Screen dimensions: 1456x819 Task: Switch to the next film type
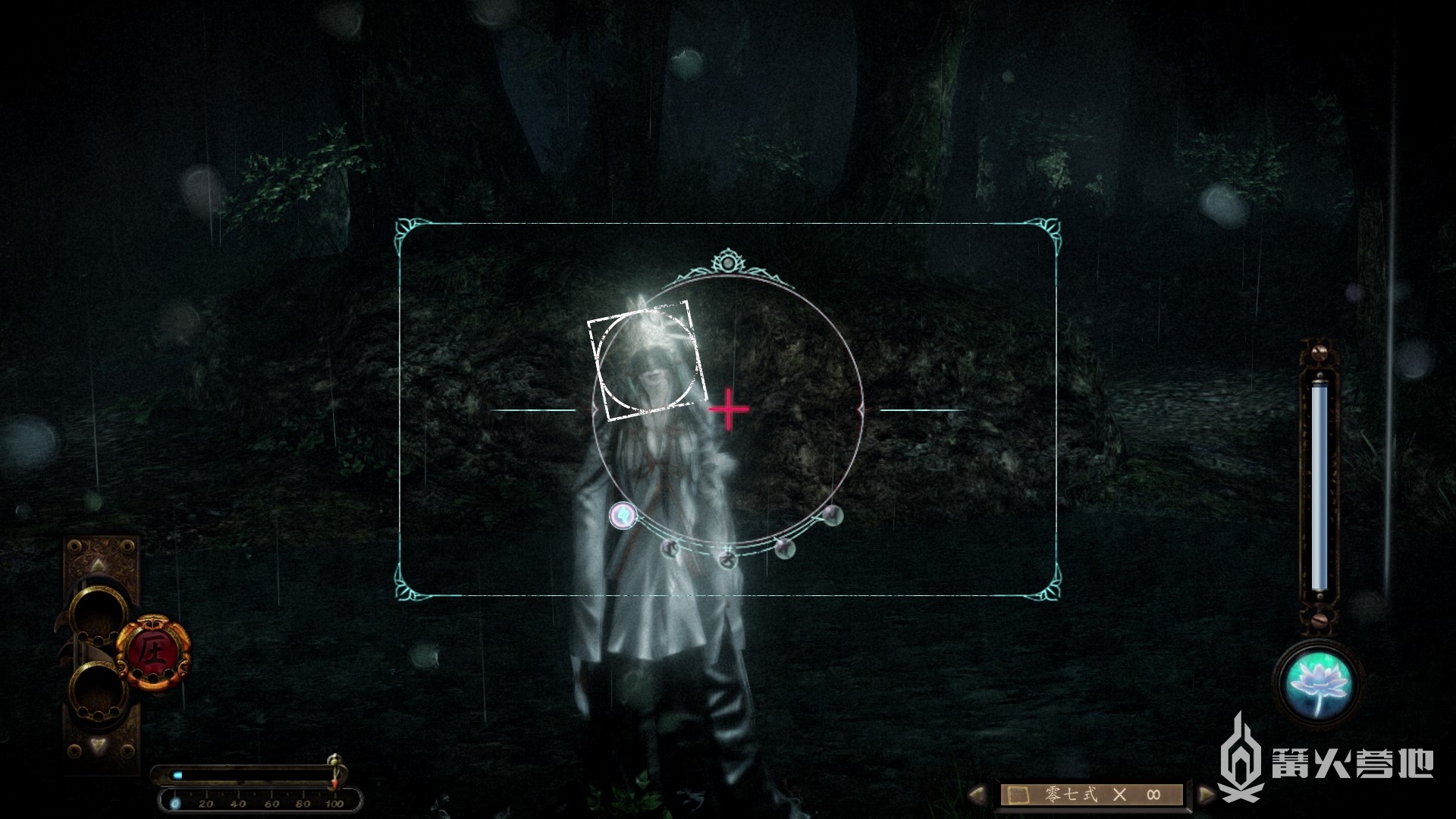(1206, 794)
